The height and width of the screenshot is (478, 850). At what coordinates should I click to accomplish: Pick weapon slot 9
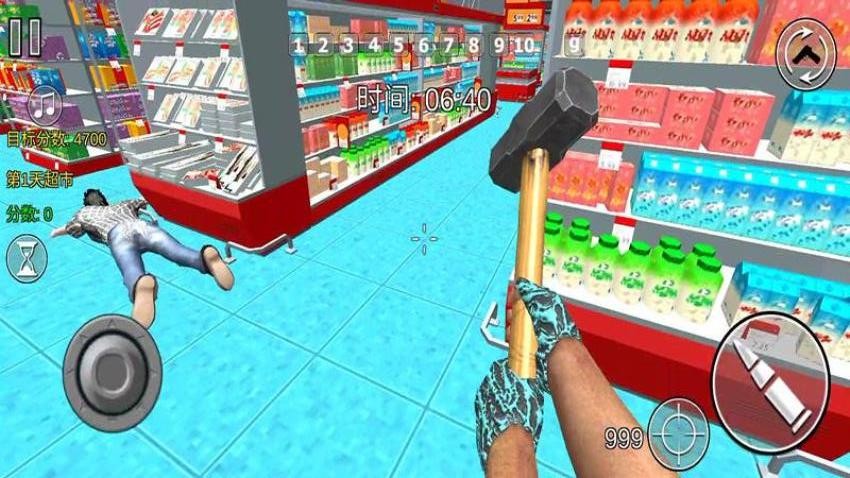click(499, 45)
